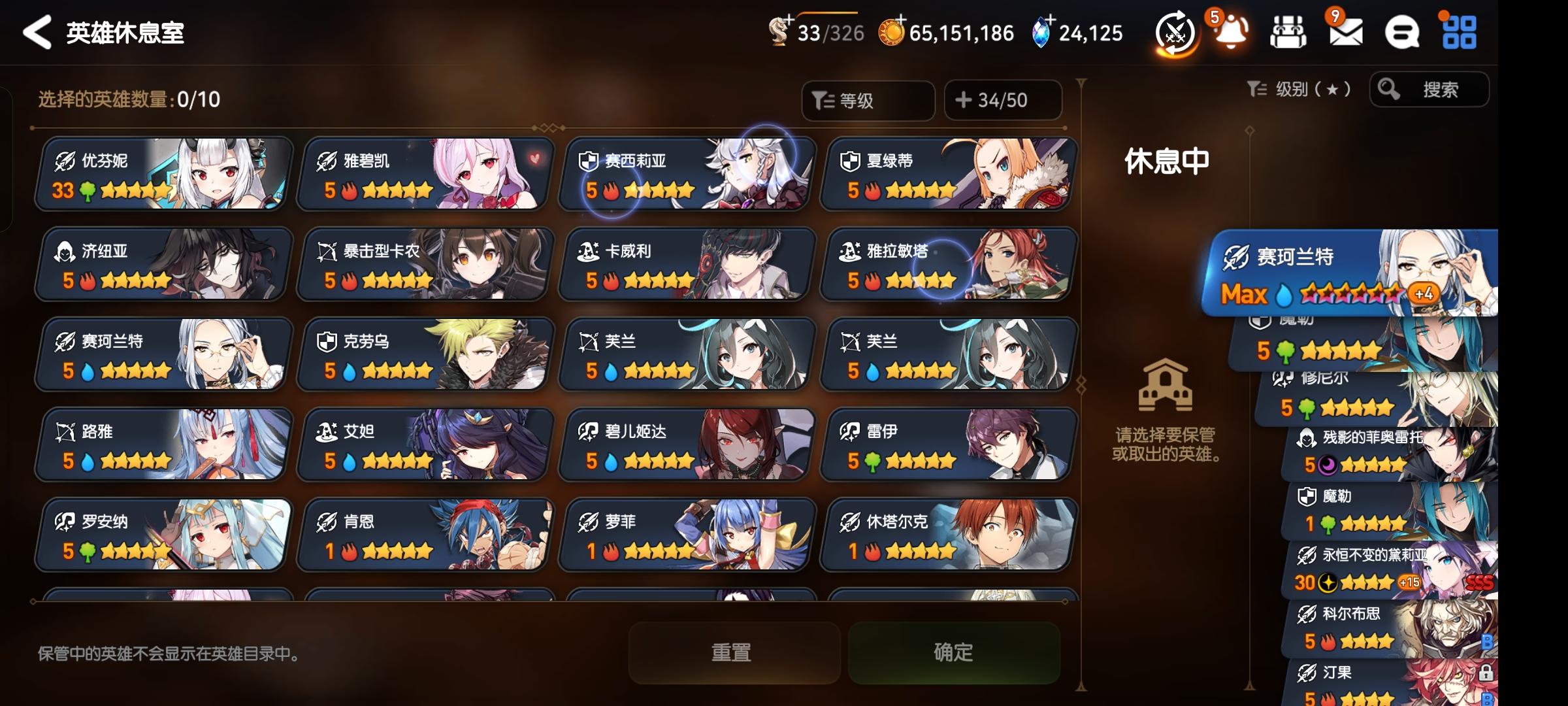Viewport: 1568px width, 706px height.
Task: Go back using the arrow beside 英雄休息室
Action: pos(37,33)
